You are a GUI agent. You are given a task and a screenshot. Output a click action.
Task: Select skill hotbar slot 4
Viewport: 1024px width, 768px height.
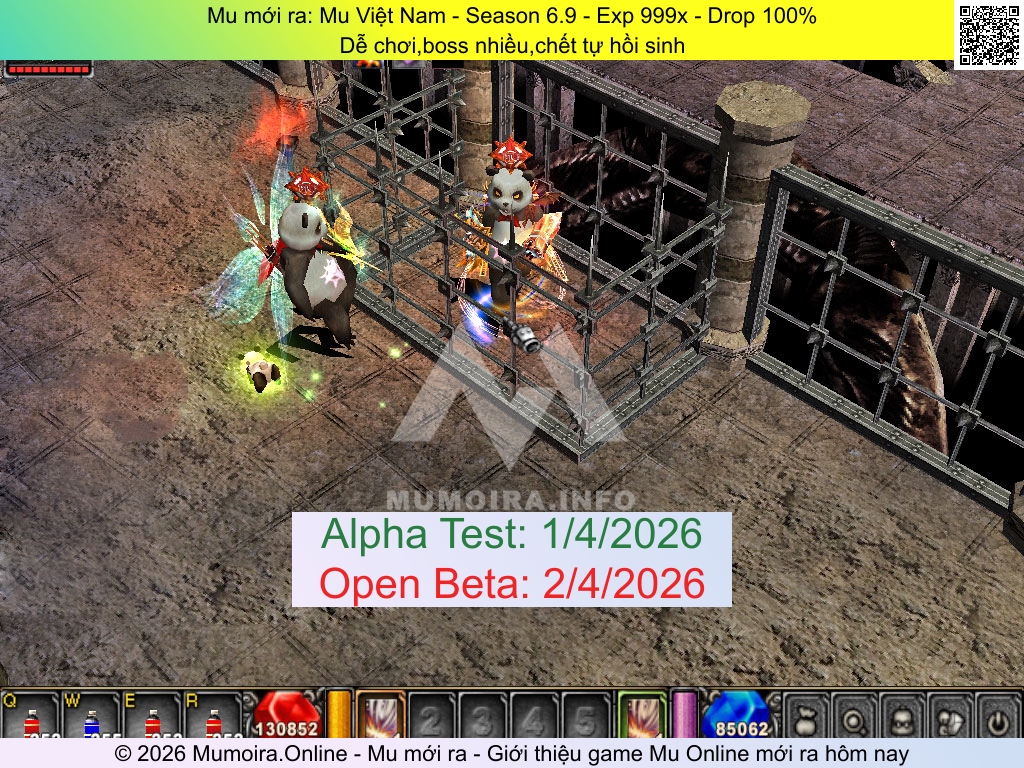point(534,716)
